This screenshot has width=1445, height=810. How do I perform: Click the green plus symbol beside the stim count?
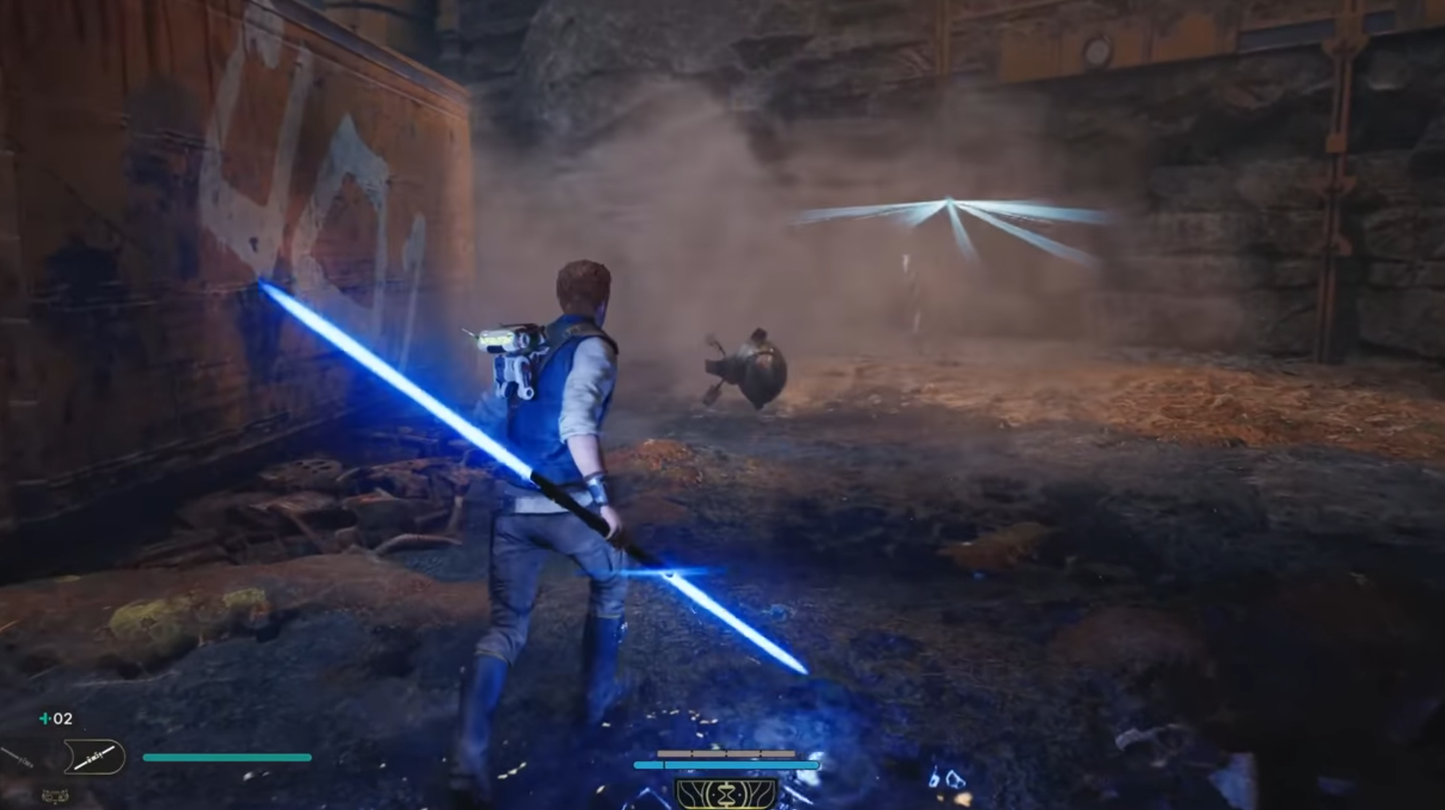click(45, 718)
